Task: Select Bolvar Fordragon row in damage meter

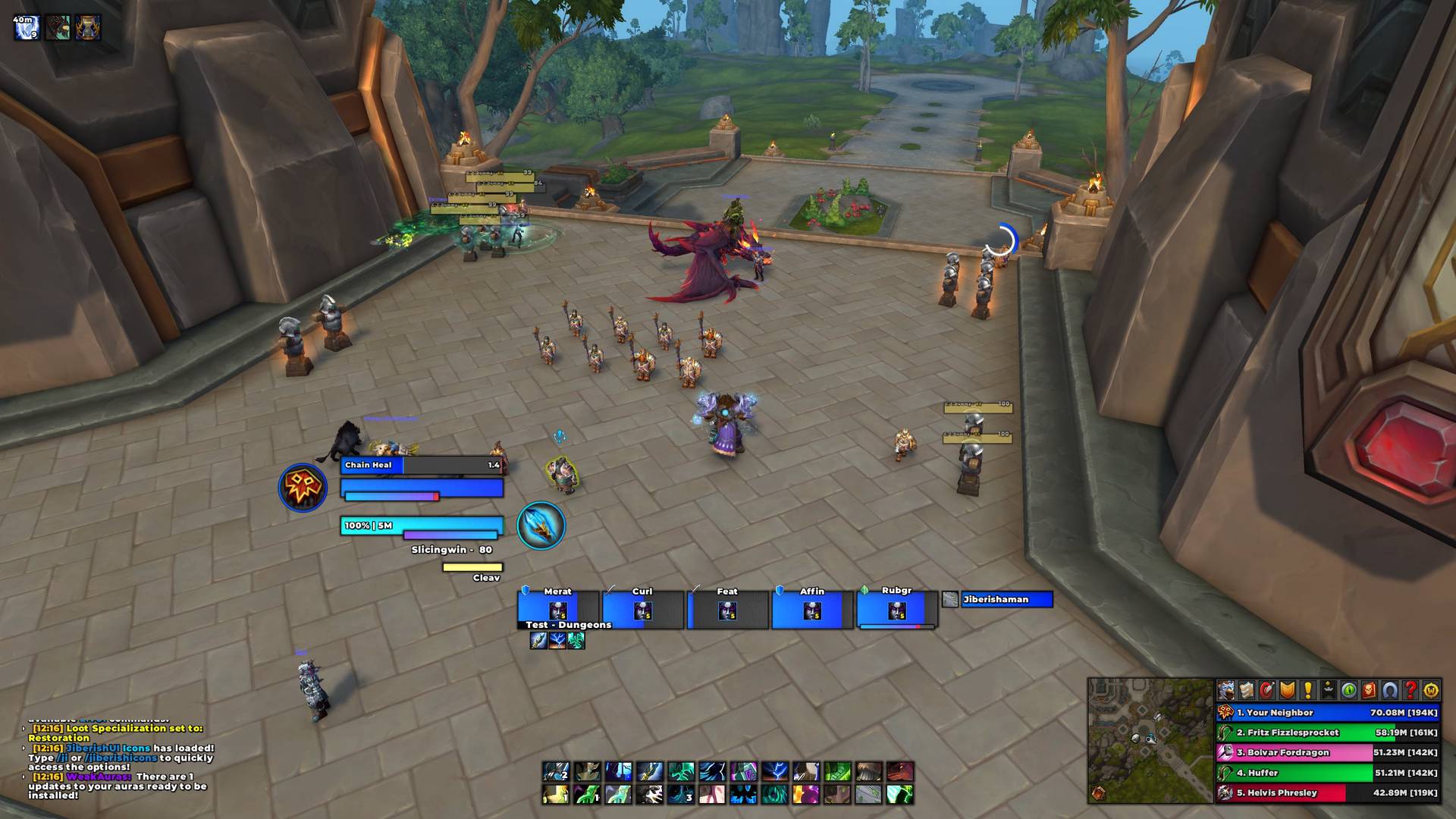Action: pos(1327,753)
